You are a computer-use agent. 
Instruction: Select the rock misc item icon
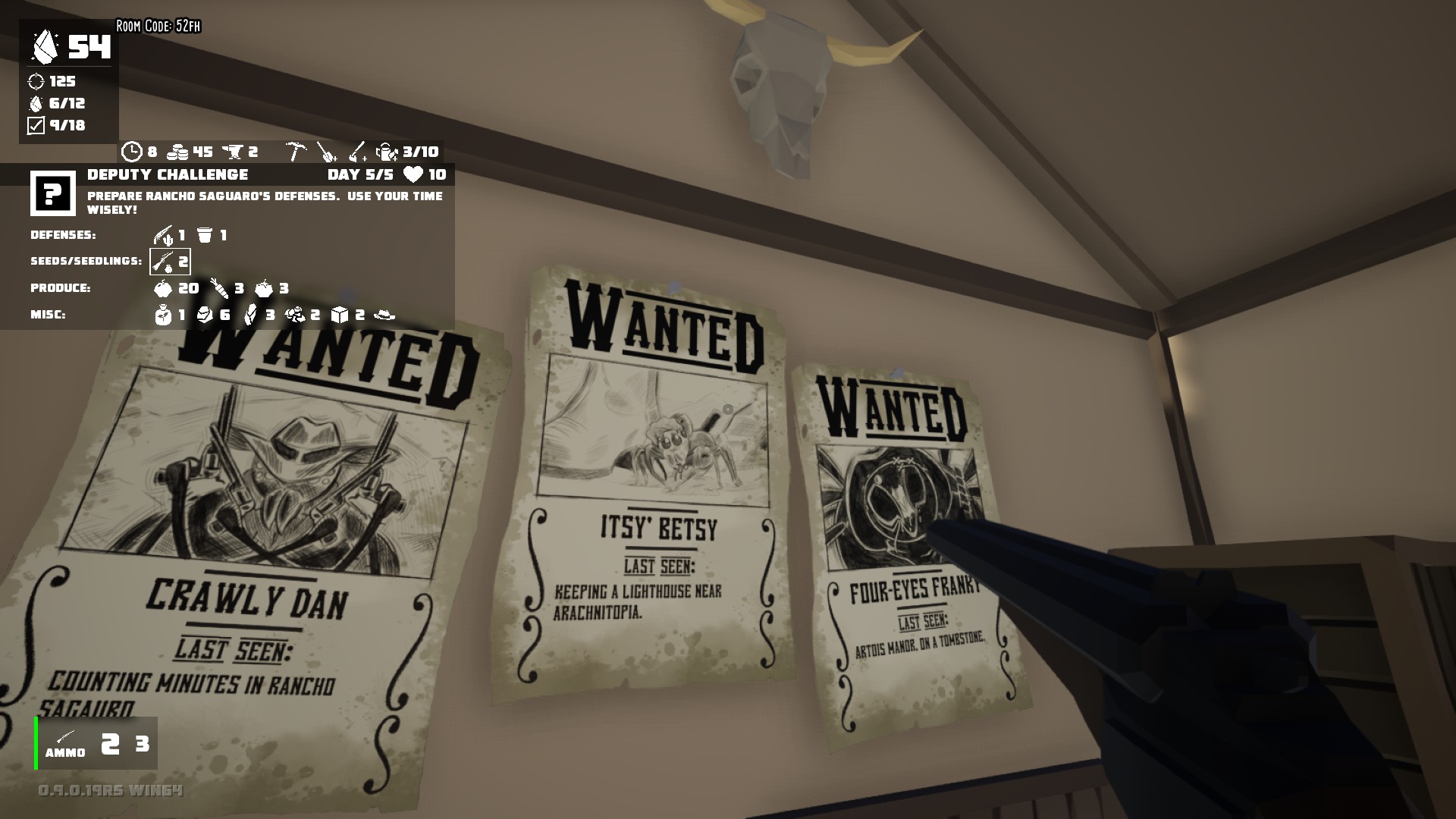coord(205,315)
